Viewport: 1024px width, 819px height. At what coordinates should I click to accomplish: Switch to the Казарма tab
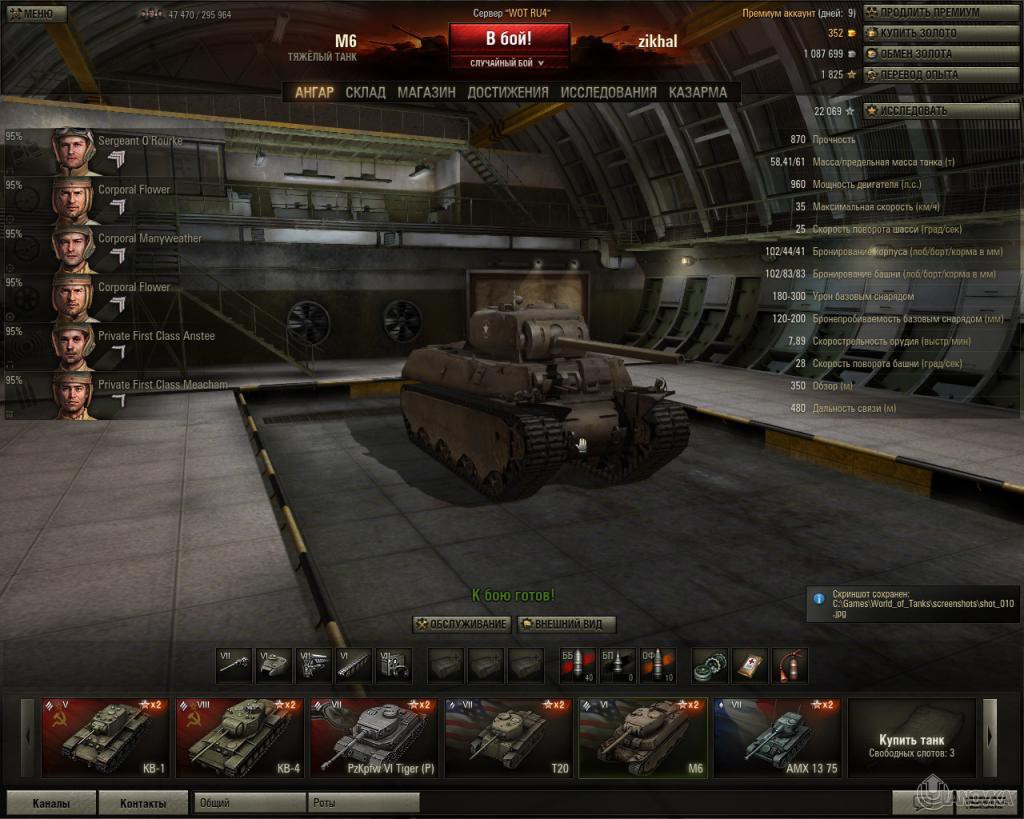coord(698,92)
